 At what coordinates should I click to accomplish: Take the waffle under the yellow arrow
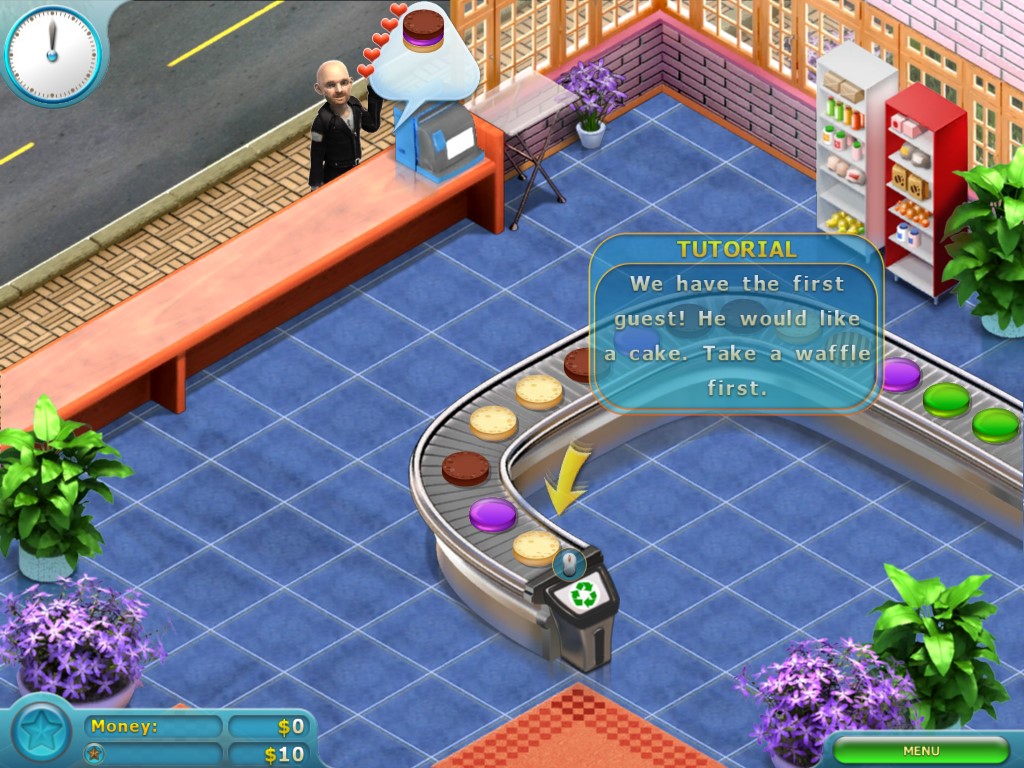(x=536, y=546)
